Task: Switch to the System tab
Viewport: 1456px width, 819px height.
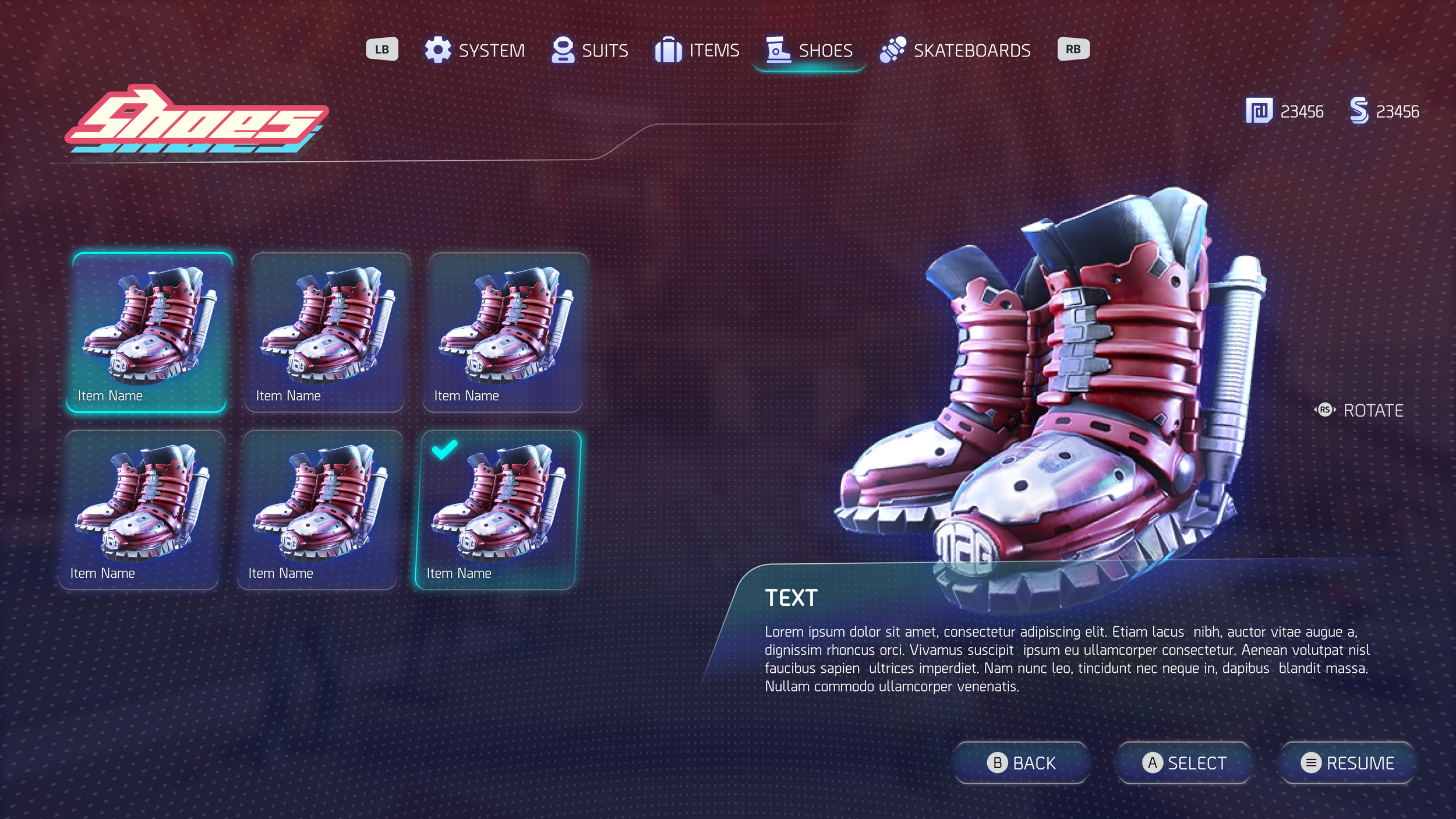Action: (475, 51)
